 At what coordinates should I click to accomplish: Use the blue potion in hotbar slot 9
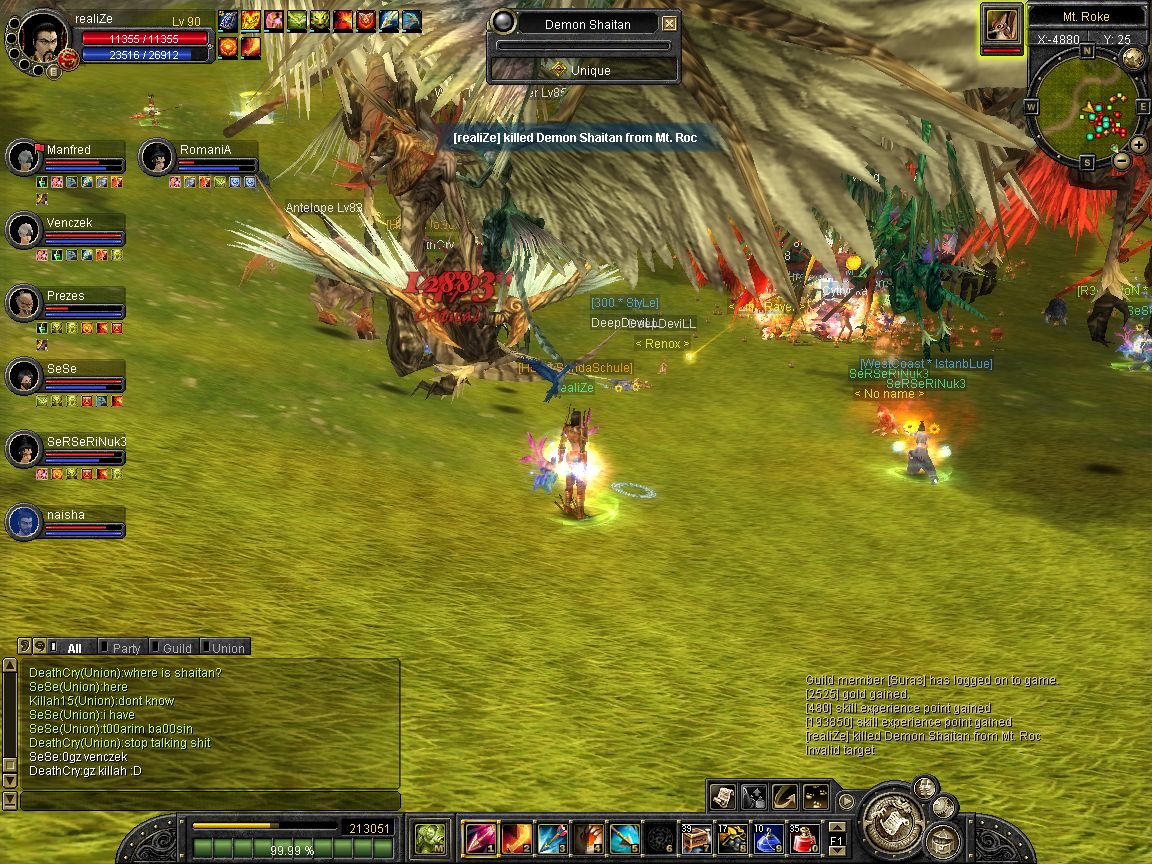[769, 837]
